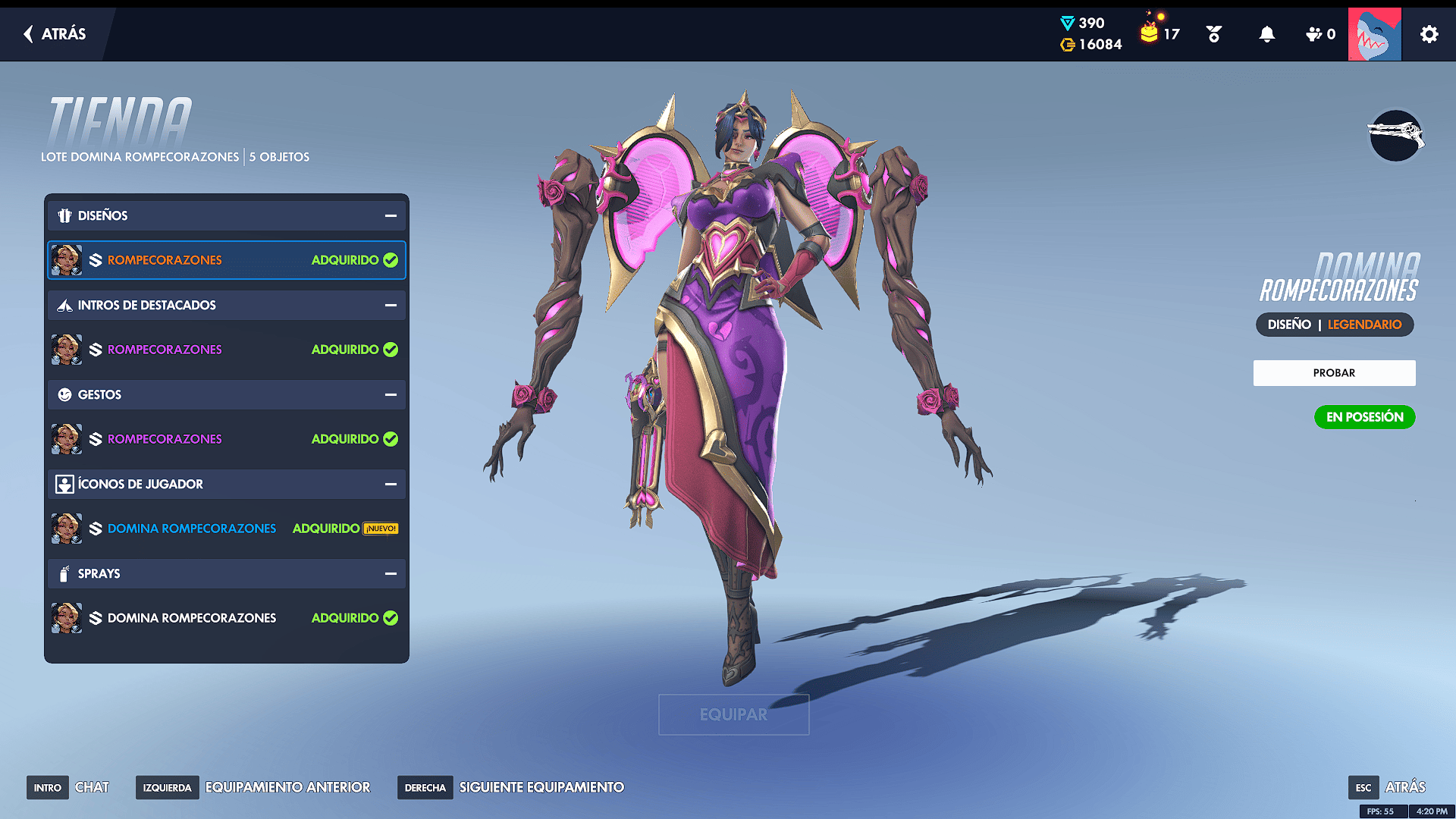Try the skin with Probar
Viewport: 1456px width, 819px height.
(x=1334, y=373)
